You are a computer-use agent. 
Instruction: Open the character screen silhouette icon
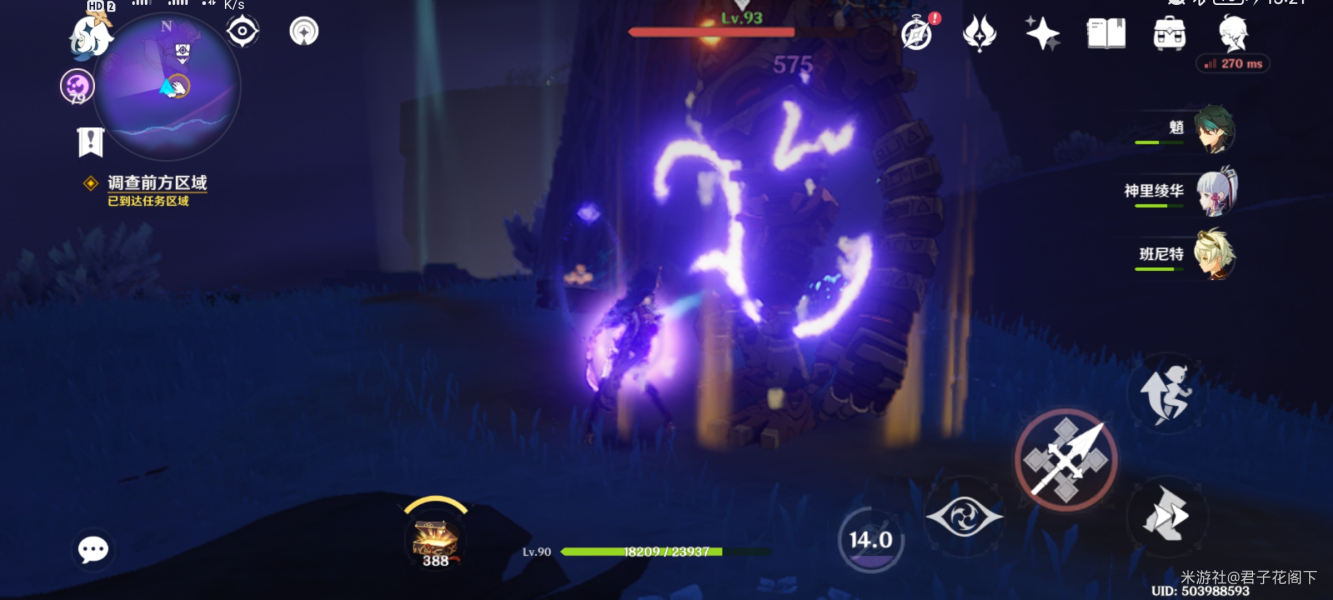pyautogui.click(x=1232, y=33)
